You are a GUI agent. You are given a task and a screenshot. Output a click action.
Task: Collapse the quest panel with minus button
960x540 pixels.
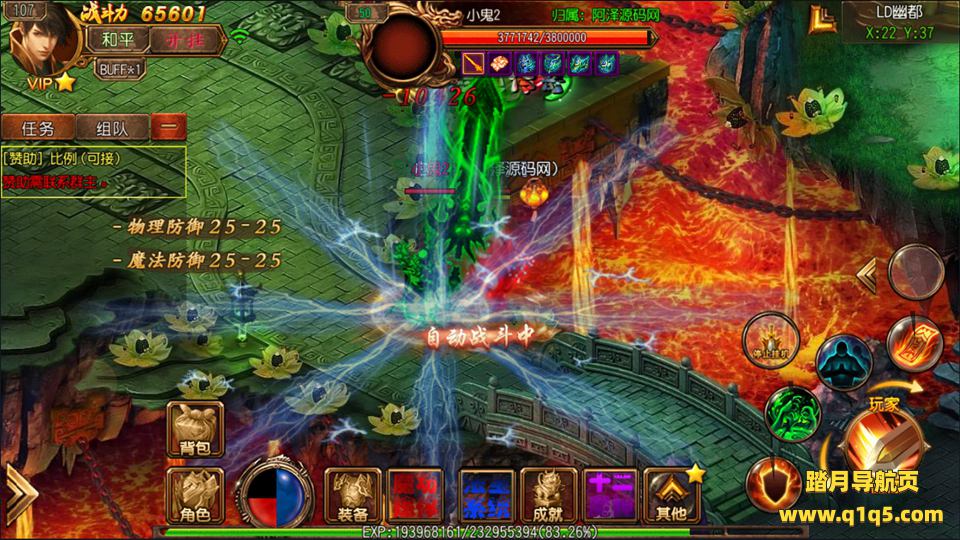coord(169,128)
